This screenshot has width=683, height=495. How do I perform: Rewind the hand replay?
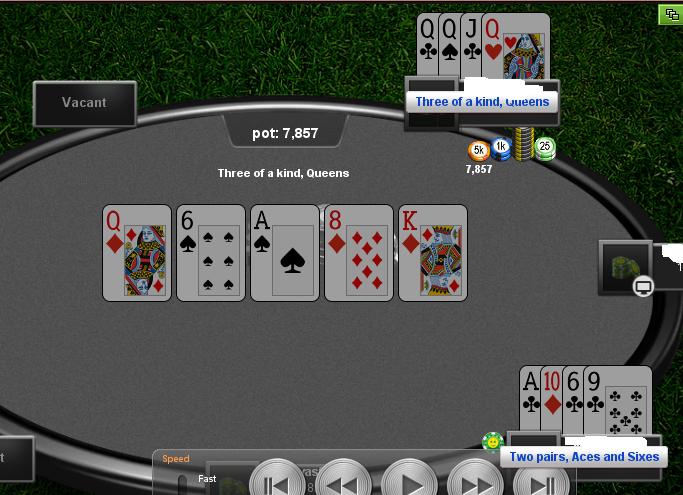(x=345, y=484)
